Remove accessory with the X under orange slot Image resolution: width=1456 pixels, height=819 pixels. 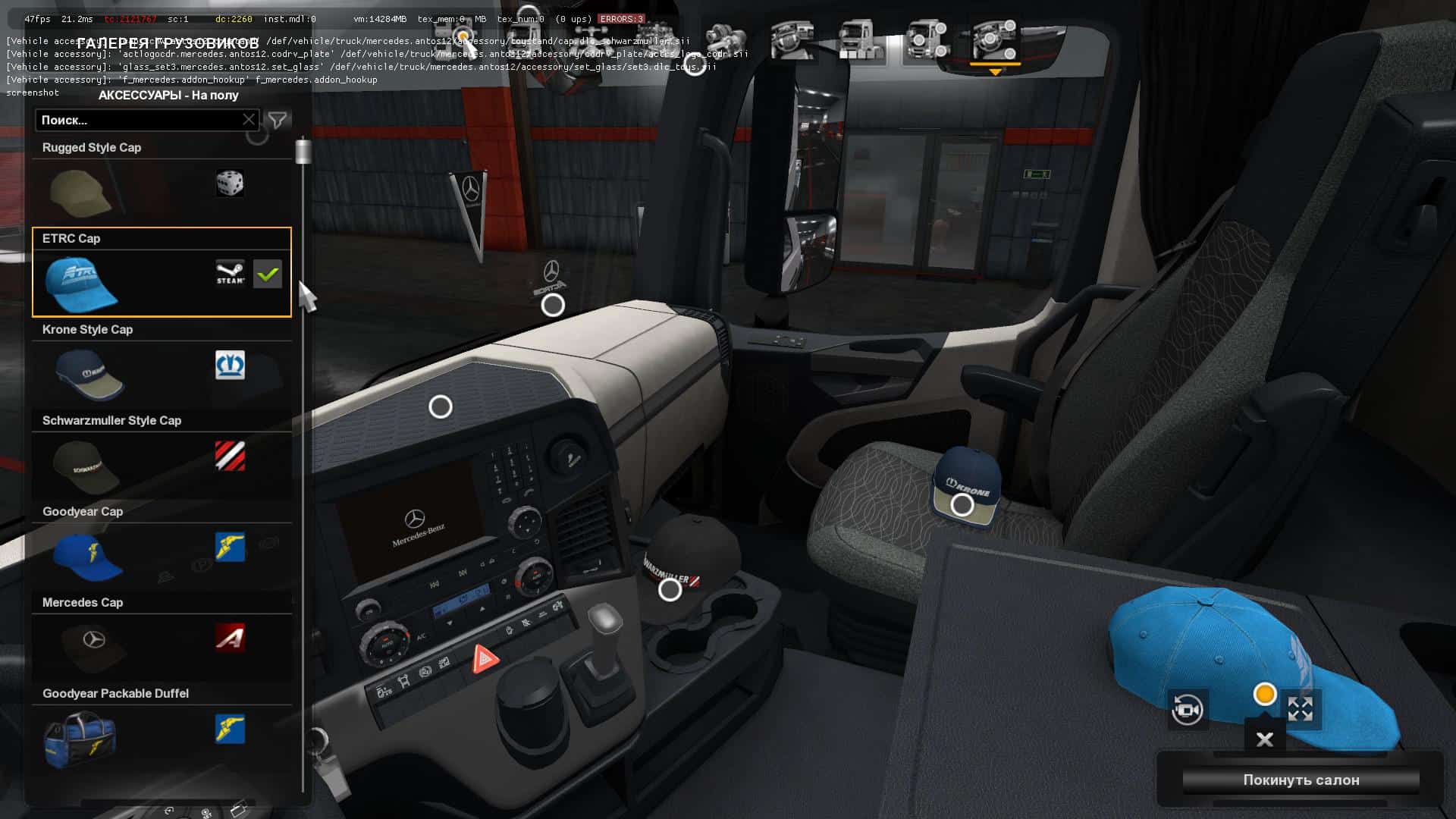[1265, 739]
